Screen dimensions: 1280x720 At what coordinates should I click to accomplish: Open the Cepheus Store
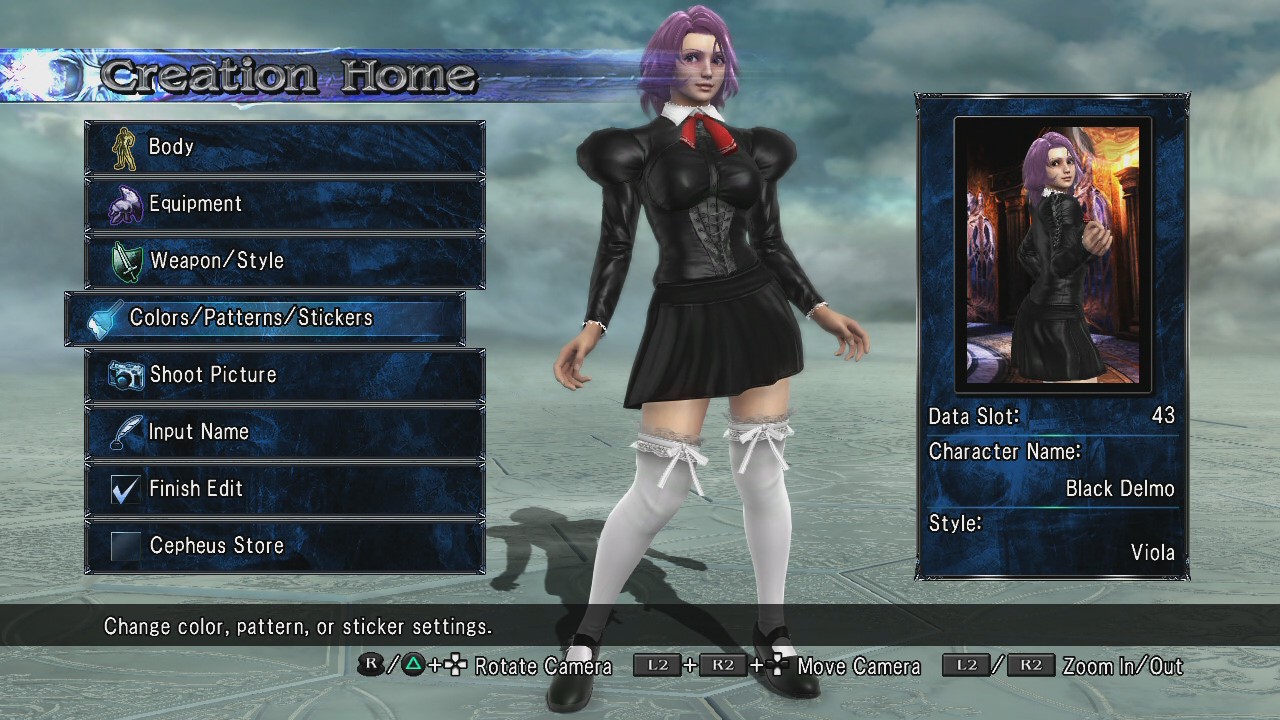click(284, 546)
